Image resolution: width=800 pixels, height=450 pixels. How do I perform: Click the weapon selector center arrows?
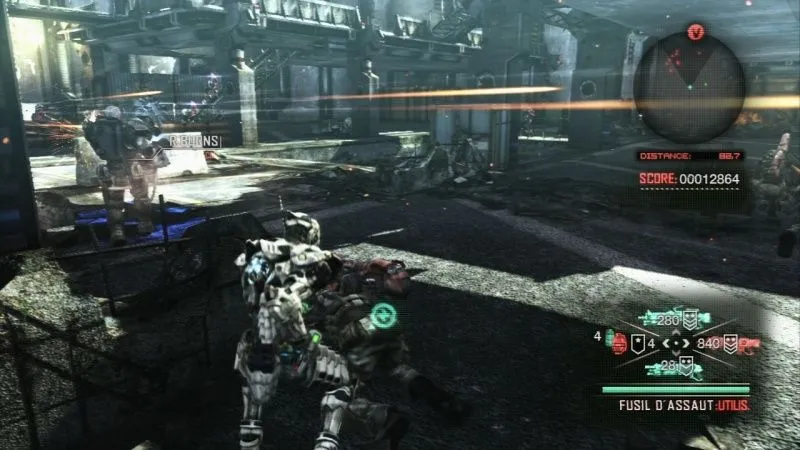click(x=678, y=343)
